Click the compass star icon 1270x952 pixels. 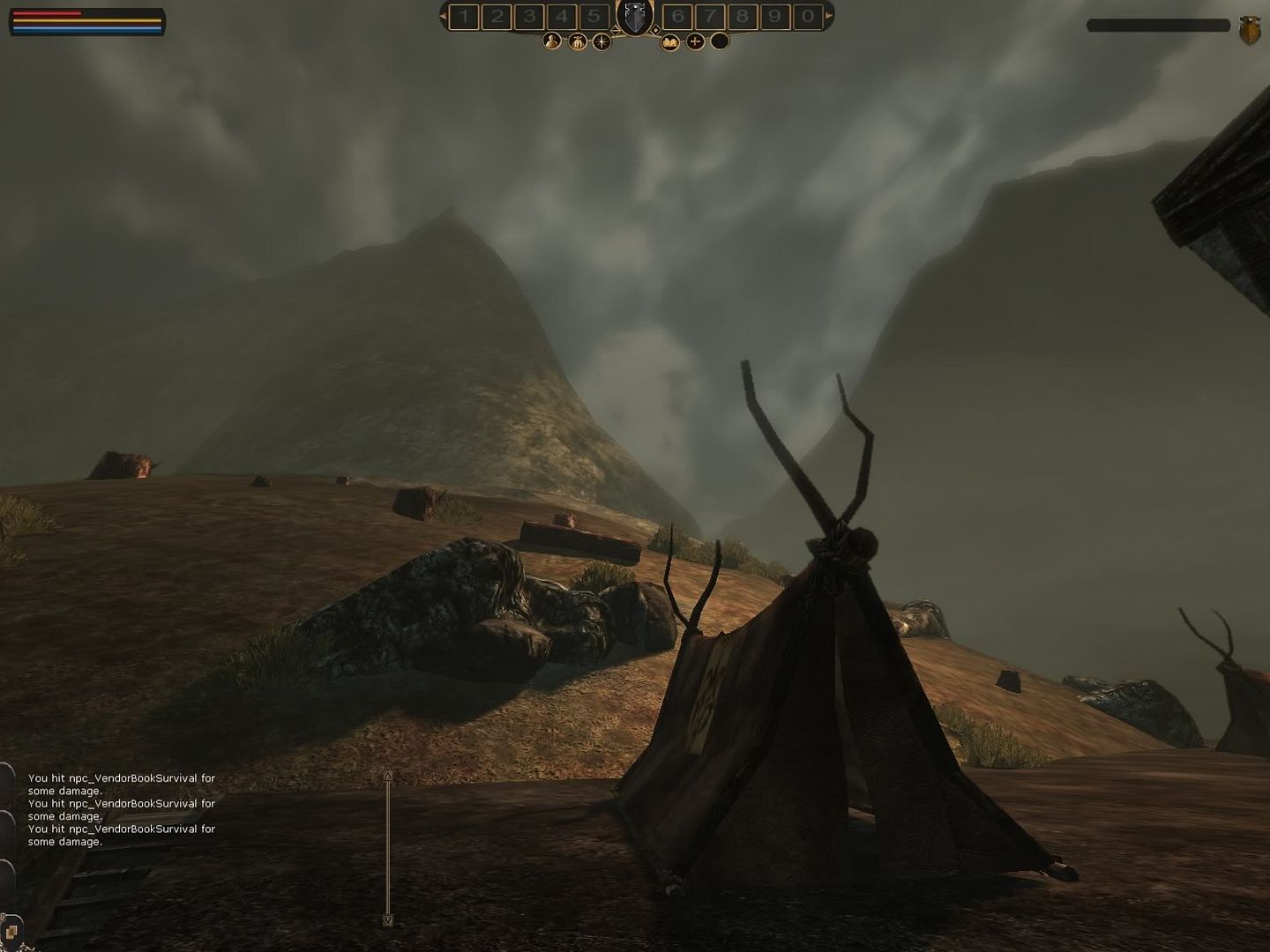click(602, 41)
